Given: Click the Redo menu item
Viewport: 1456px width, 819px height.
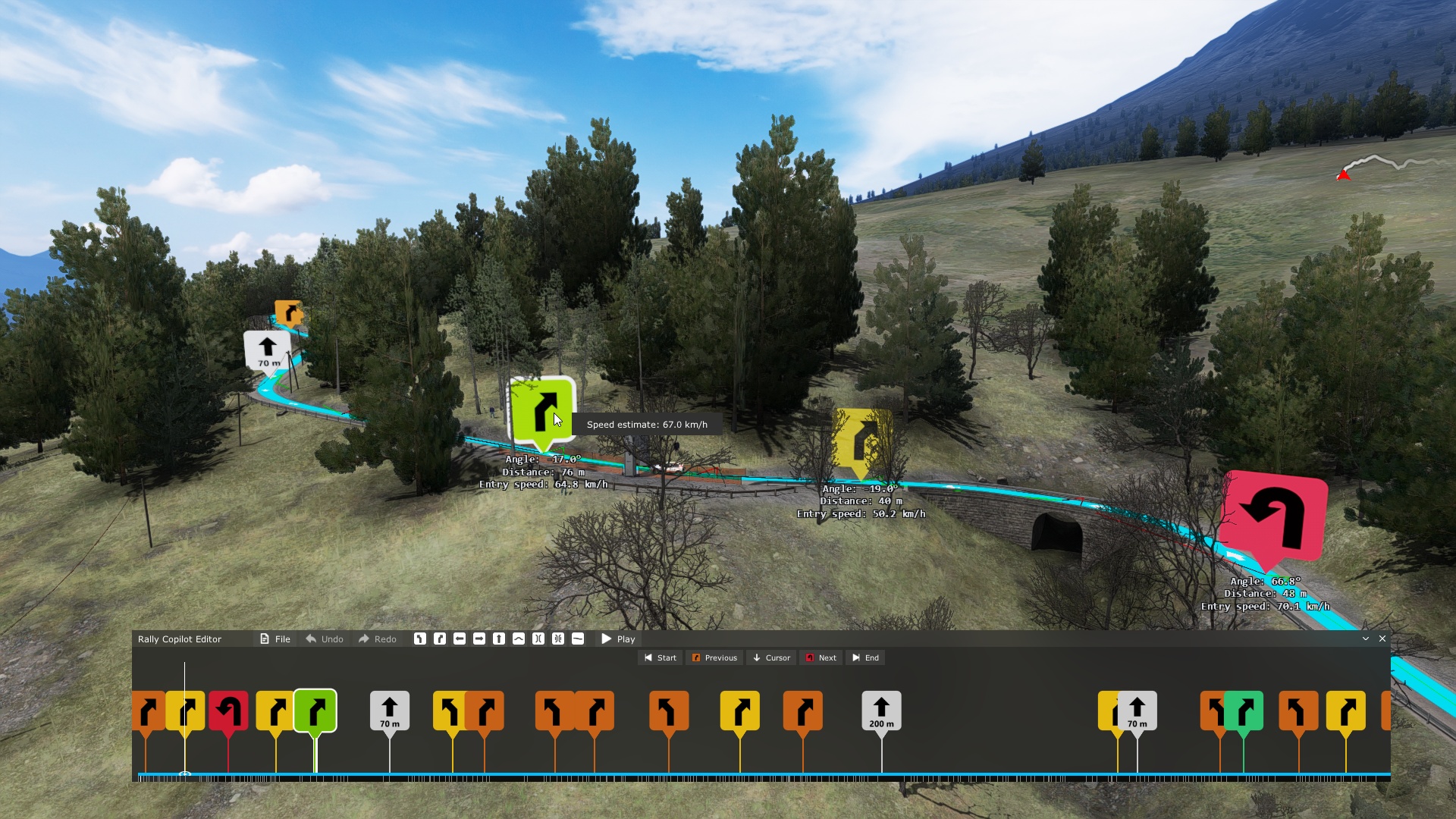Looking at the screenshot, I should point(377,639).
